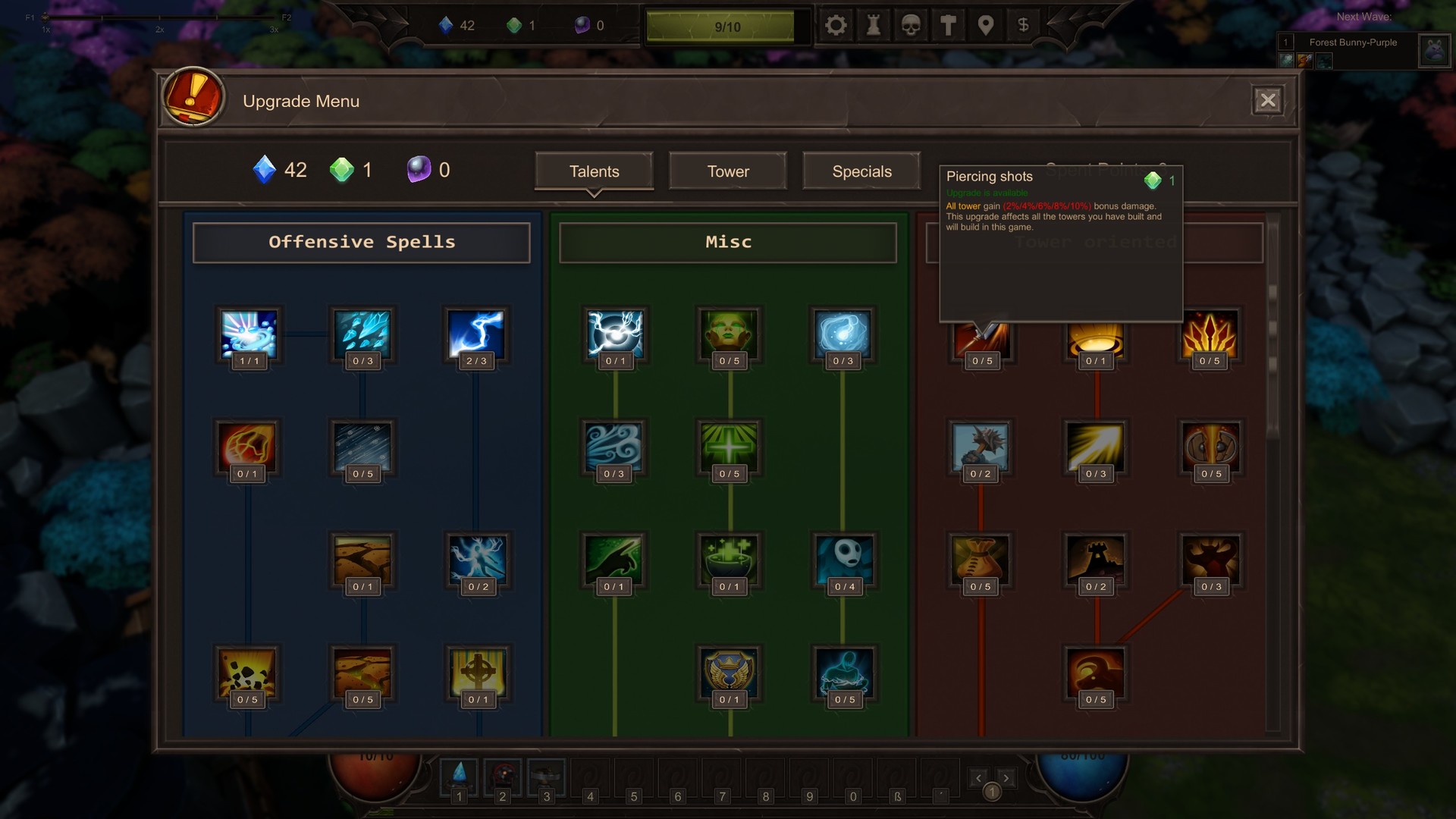1456x819 pixels.
Task: Click the map pin icon in the toolbar
Action: 985,25
